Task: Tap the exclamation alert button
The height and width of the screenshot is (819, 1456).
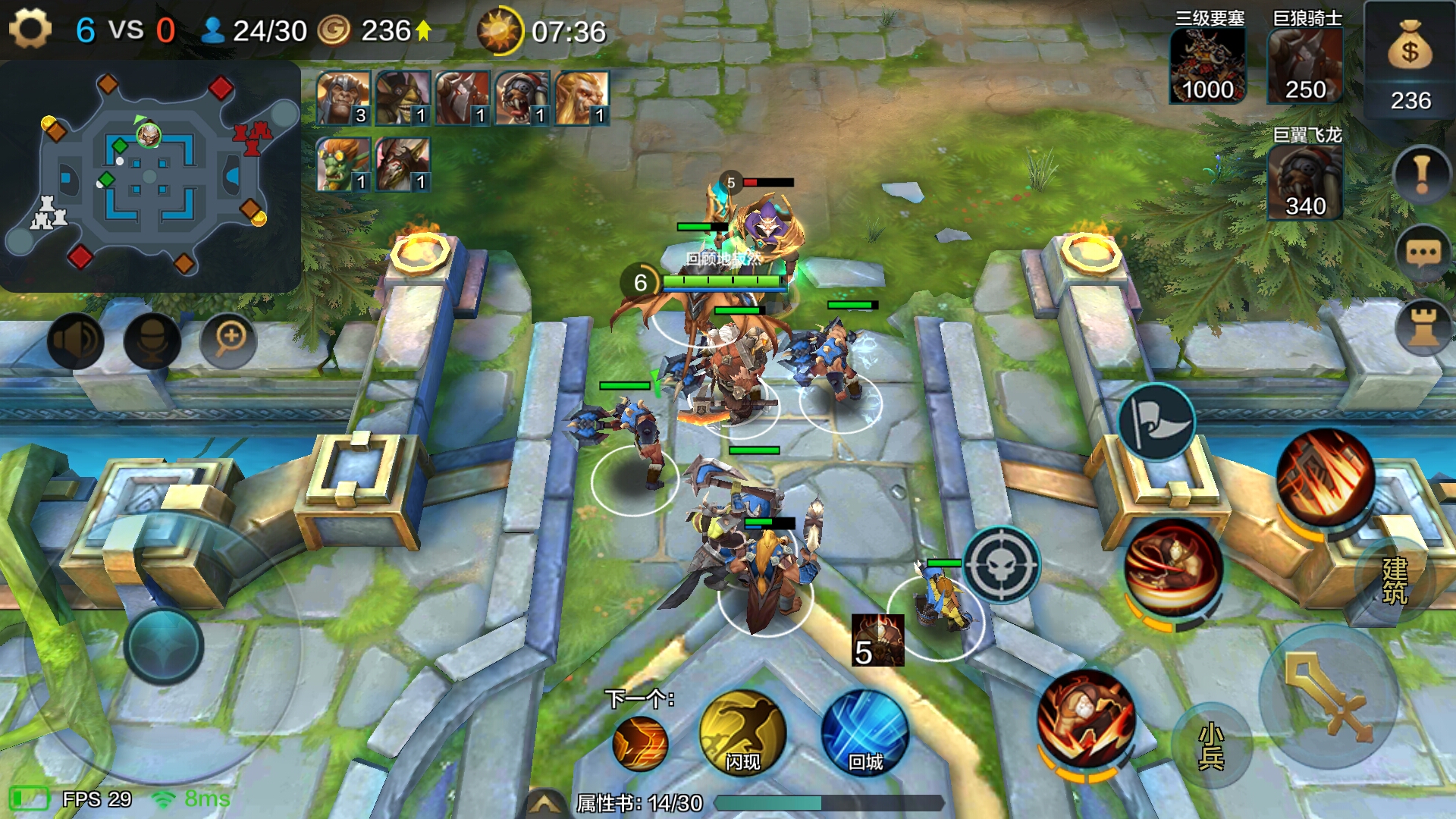Action: [x=1422, y=174]
